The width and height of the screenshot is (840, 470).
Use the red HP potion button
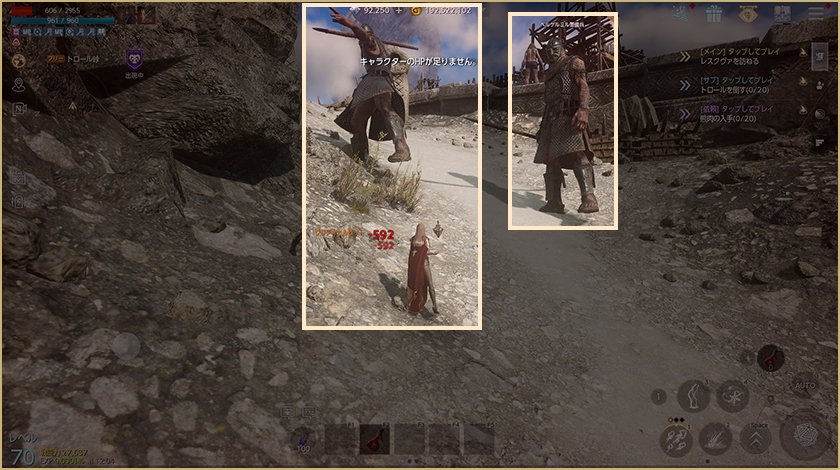click(771, 357)
